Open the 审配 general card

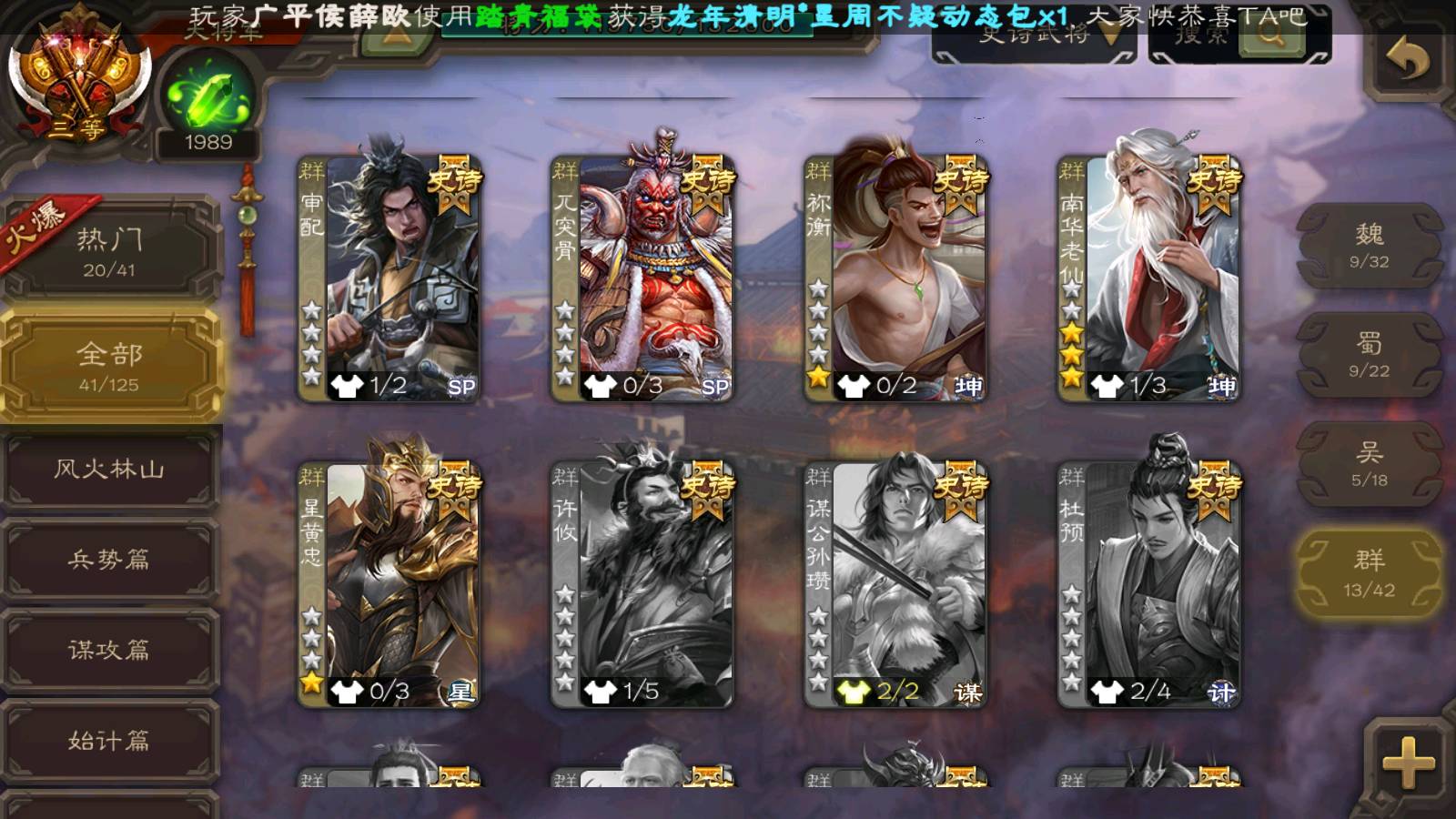click(389, 278)
